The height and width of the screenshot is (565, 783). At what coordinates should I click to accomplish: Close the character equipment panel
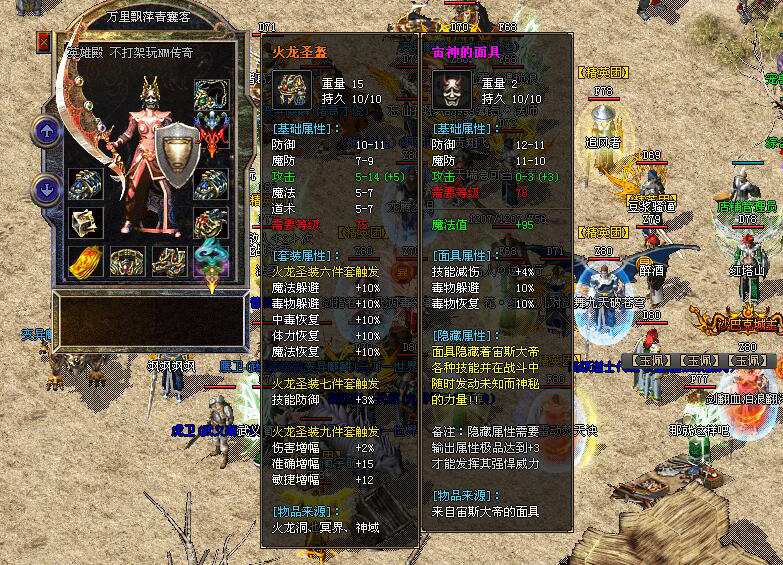coord(44,42)
